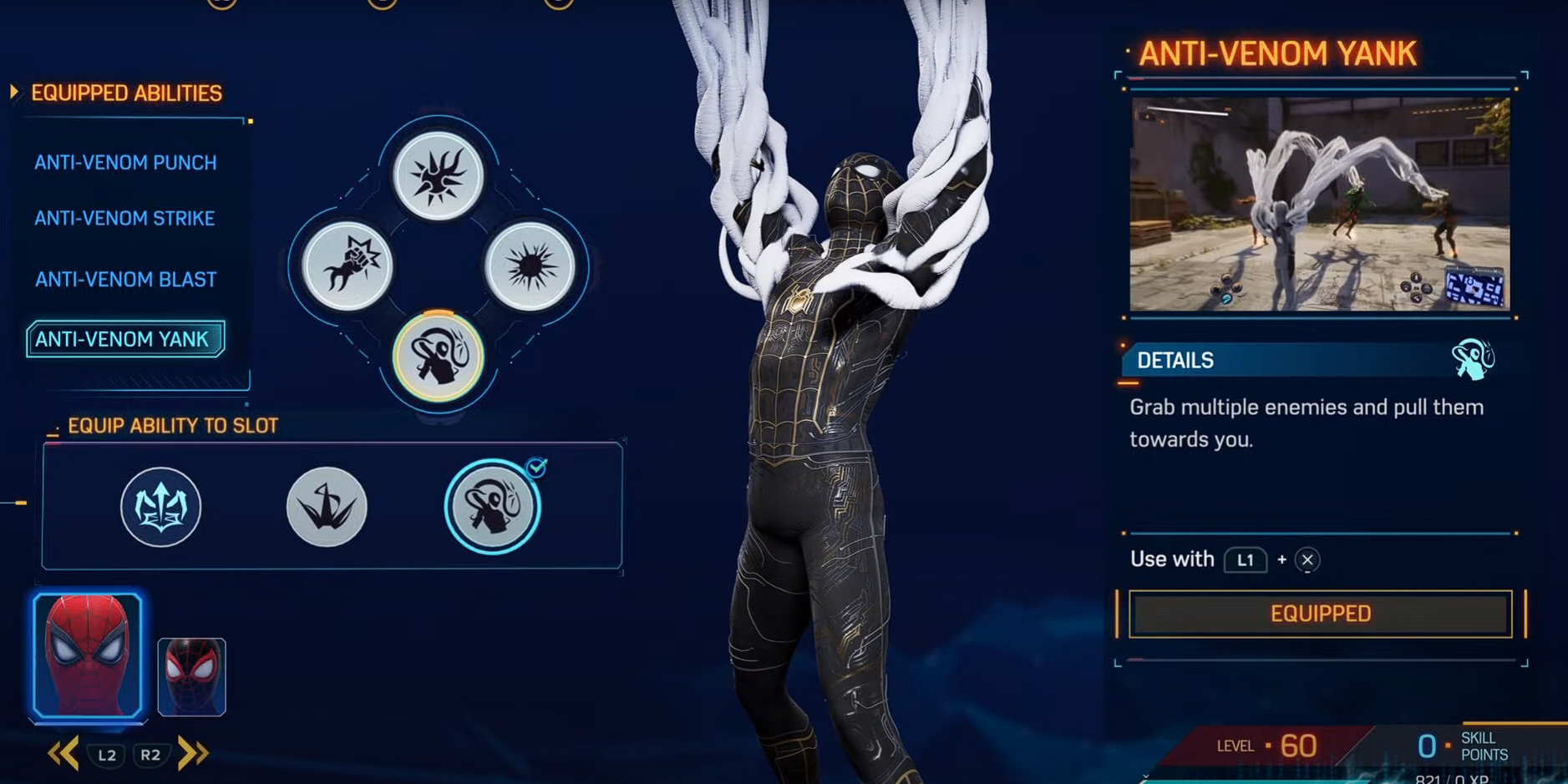Choose the web-spike ability icon in equip slot

(x=326, y=505)
